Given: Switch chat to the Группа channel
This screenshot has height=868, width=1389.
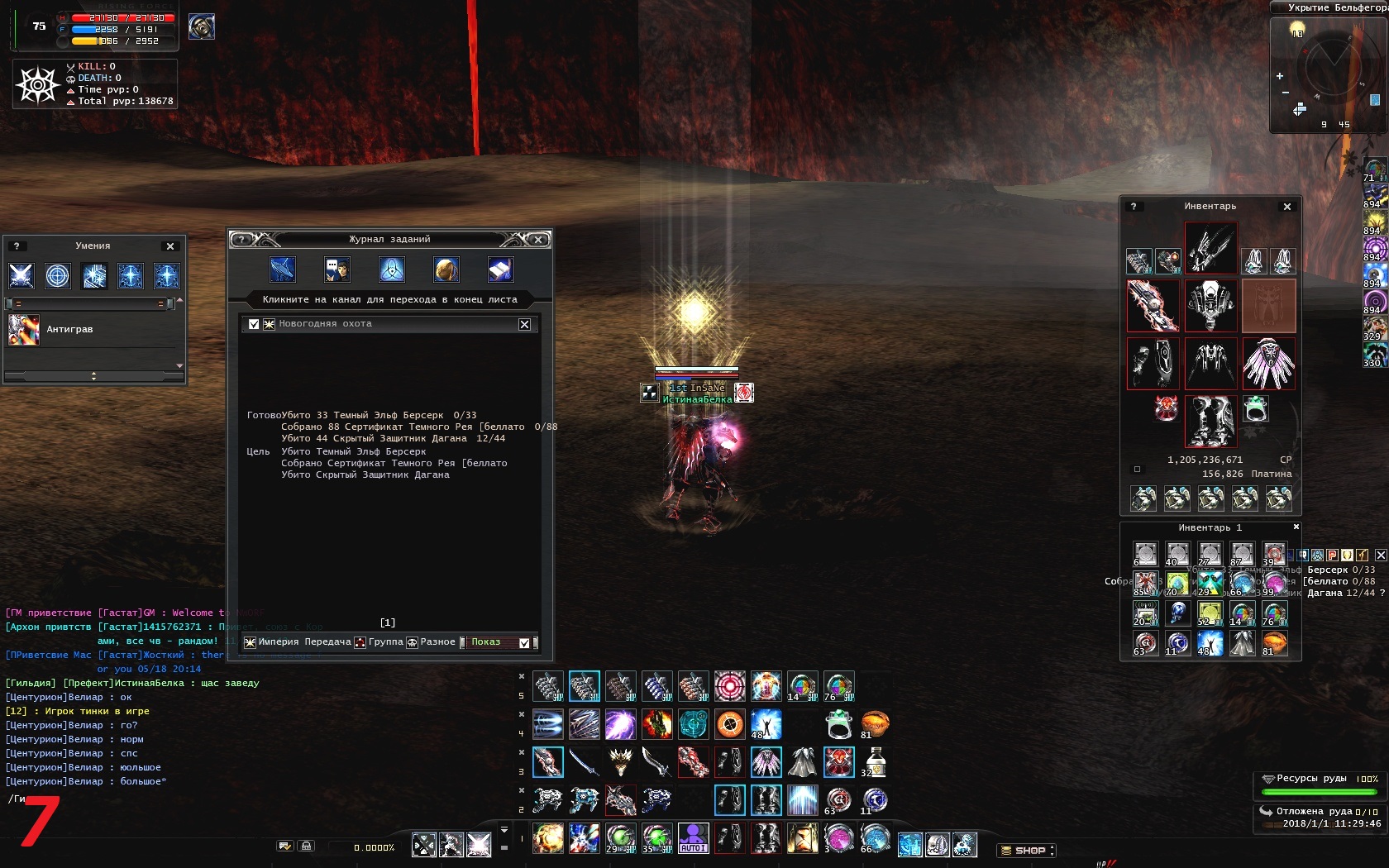Looking at the screenshot, I should 385,642.
